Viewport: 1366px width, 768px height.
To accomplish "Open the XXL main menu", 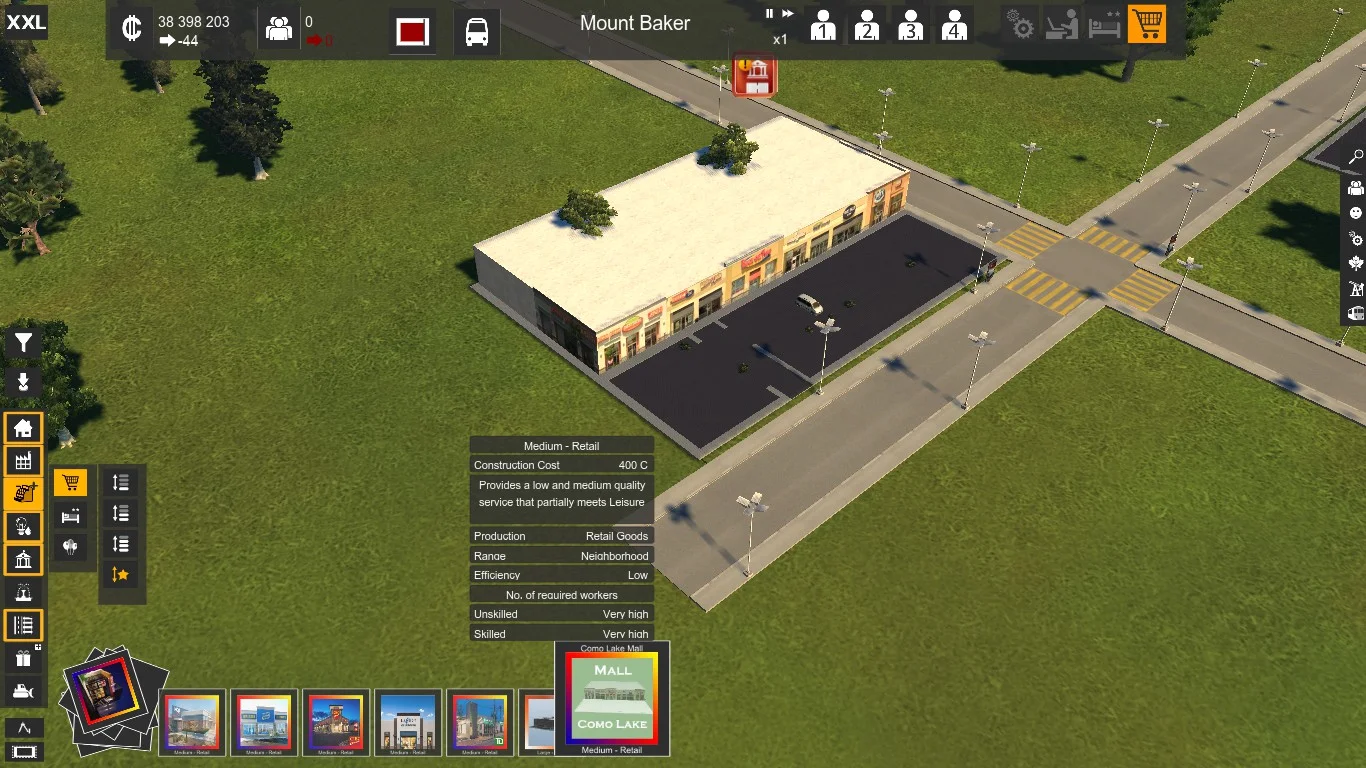I will tap(25, 22).
